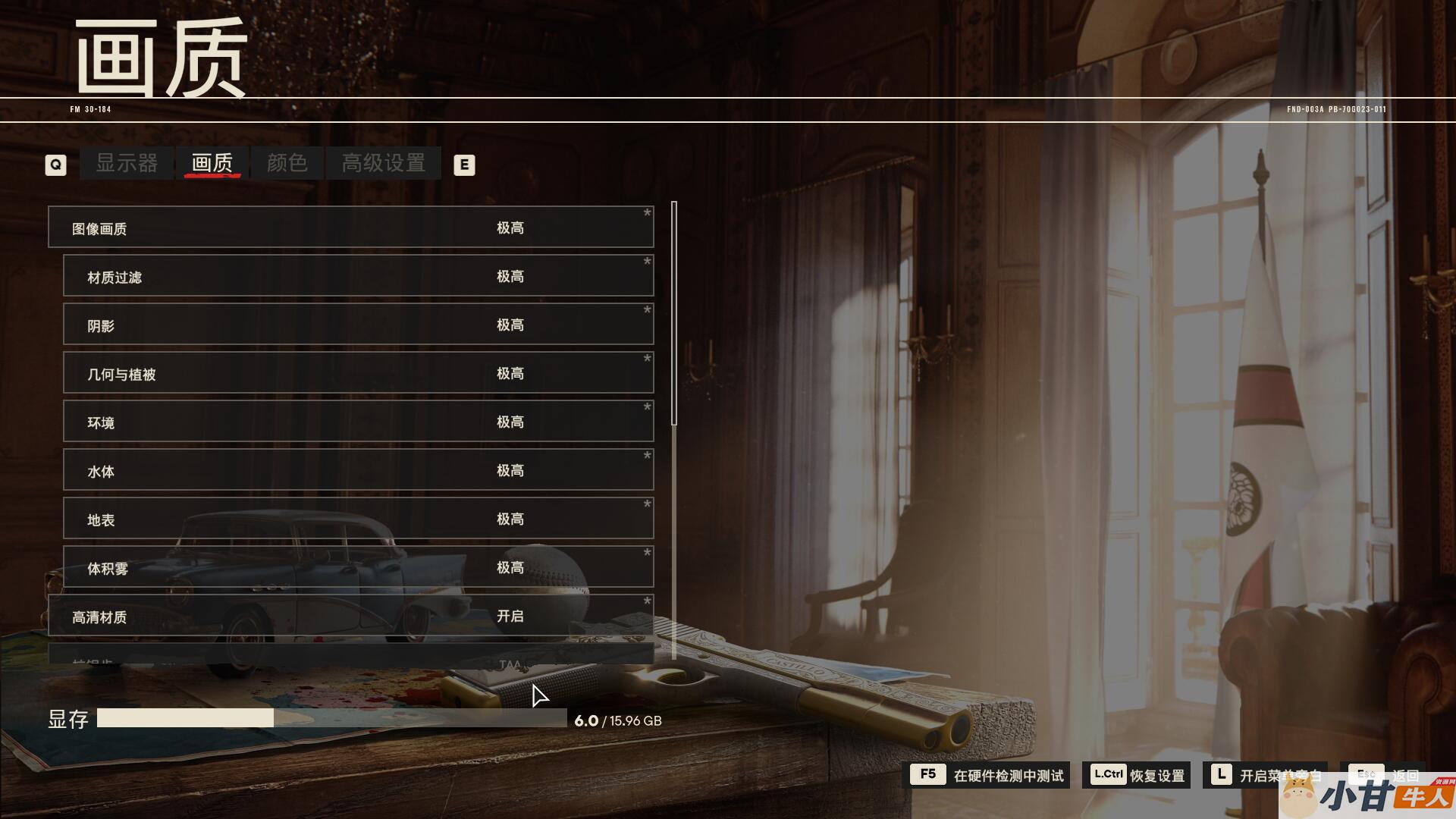Open the 颜色 tab
This screenshot has width=1456, height=819.
287,163
